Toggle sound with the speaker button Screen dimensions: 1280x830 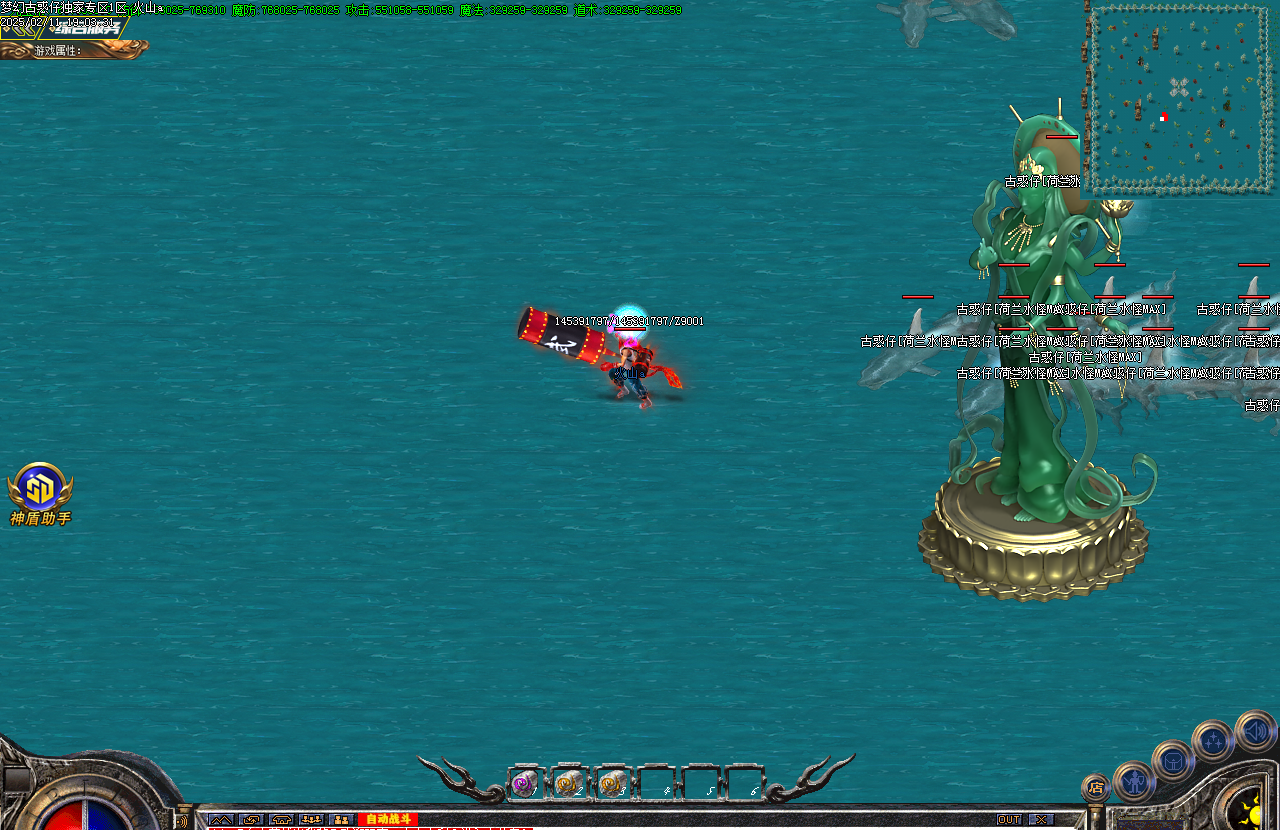[1255, 731]
